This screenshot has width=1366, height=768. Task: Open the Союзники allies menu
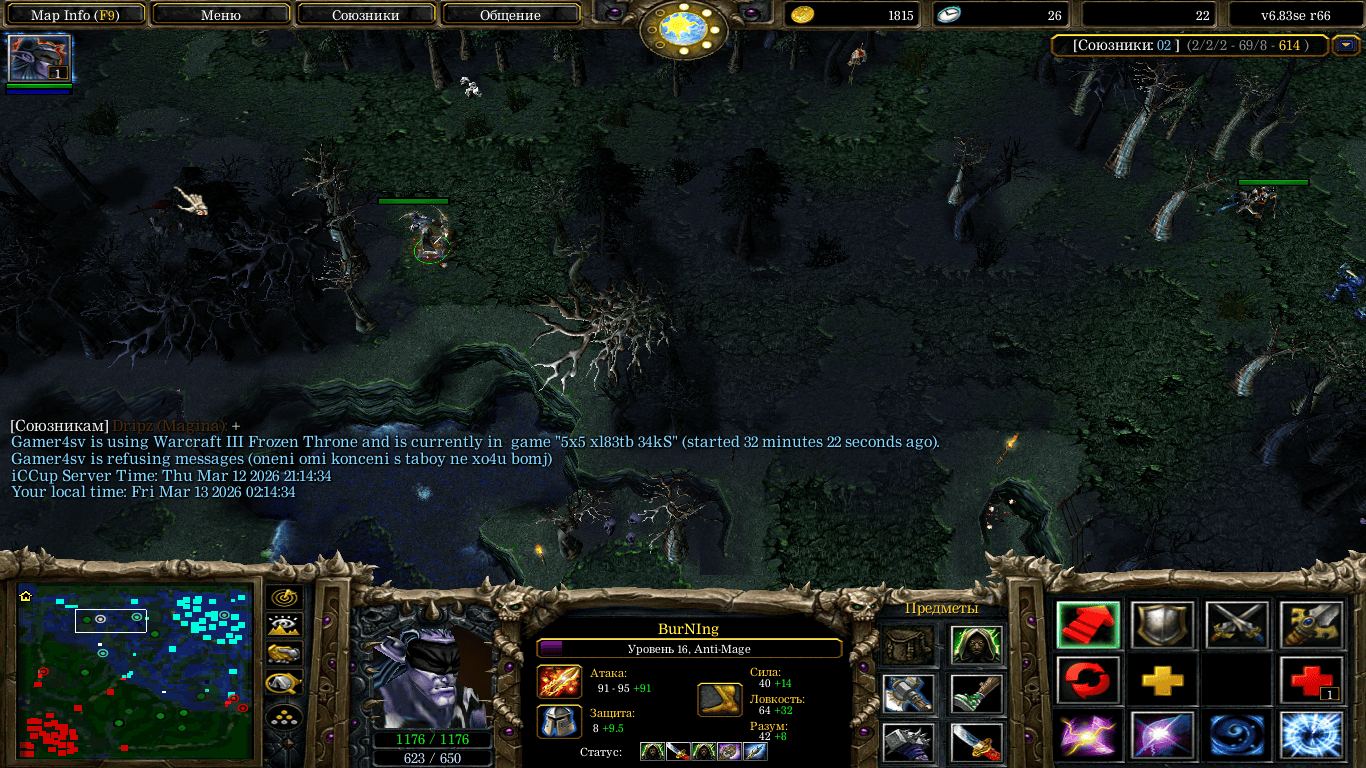[366, 15]
